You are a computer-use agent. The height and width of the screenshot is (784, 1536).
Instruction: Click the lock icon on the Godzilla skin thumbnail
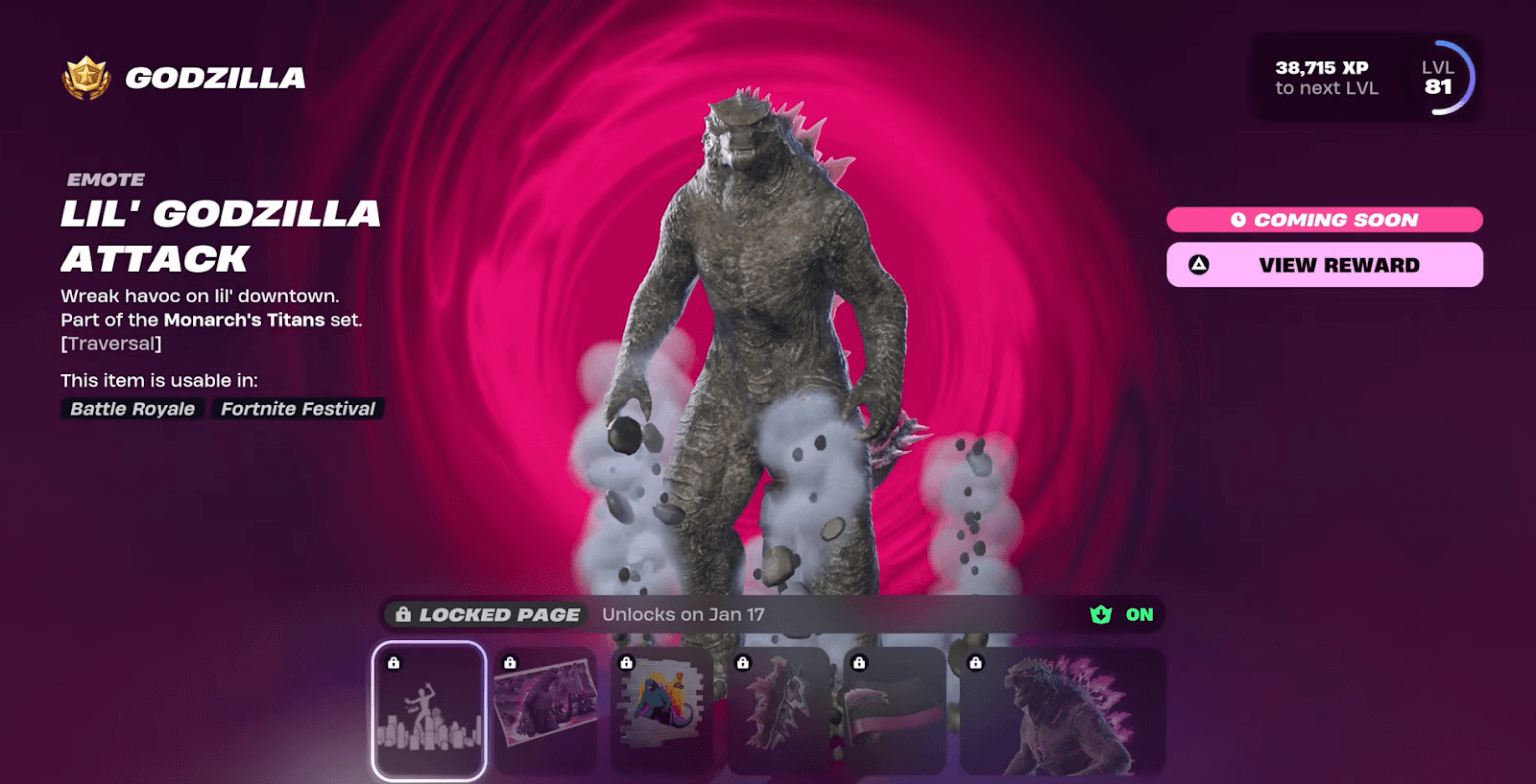click(x=975, y=662)
